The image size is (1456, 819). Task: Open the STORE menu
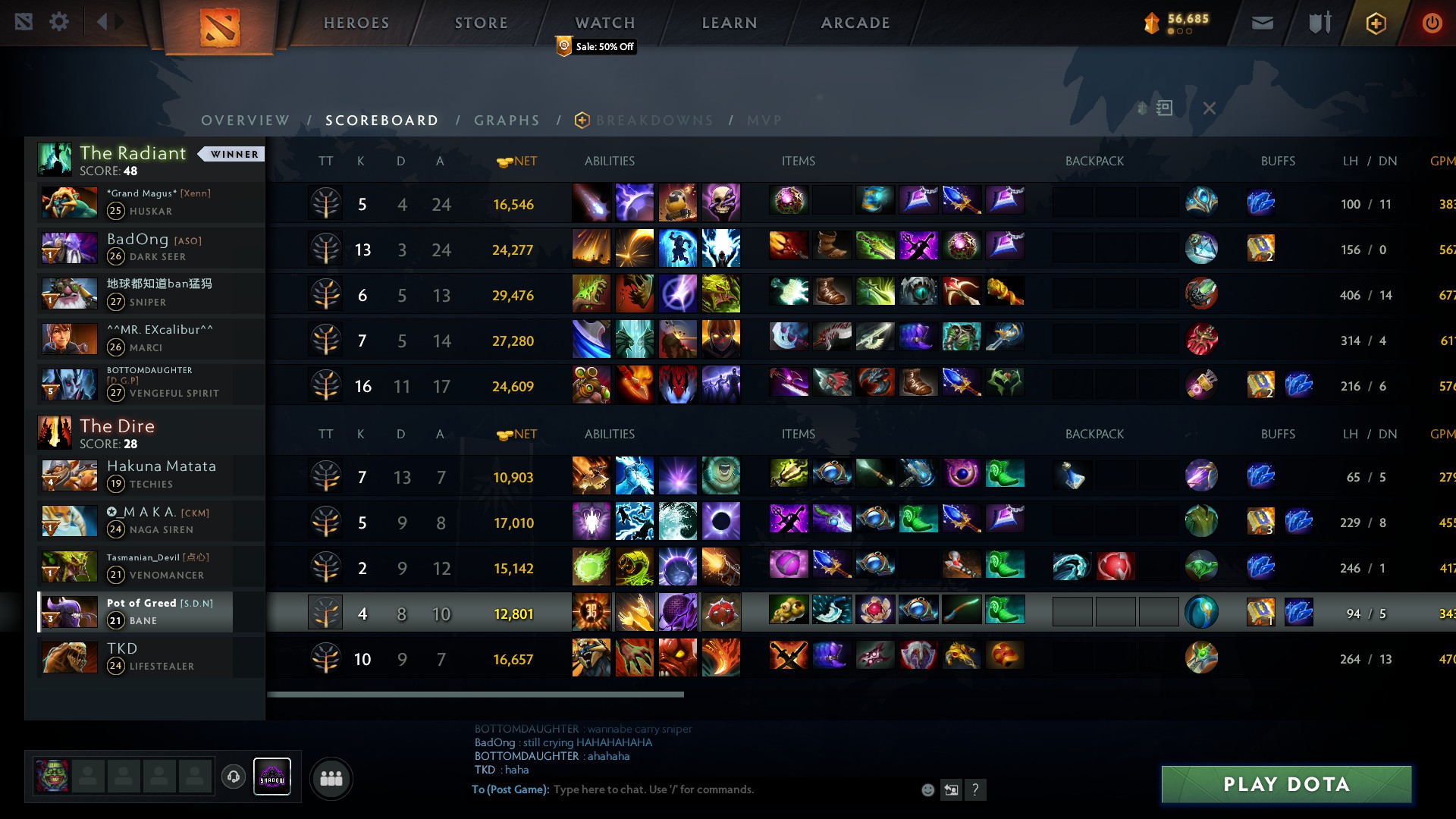[481, 22]
